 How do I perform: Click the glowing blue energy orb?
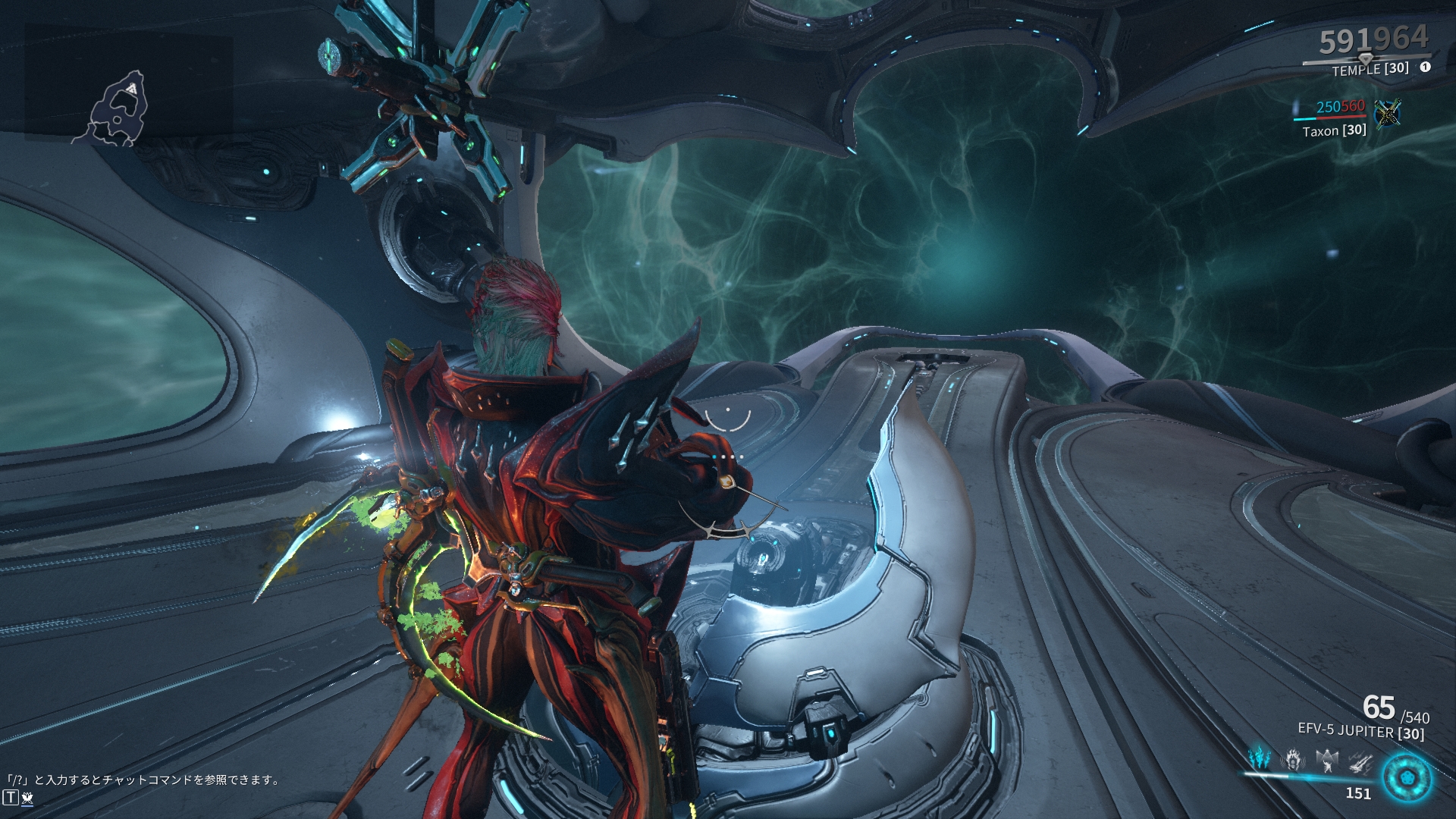tap(1407, 778)
